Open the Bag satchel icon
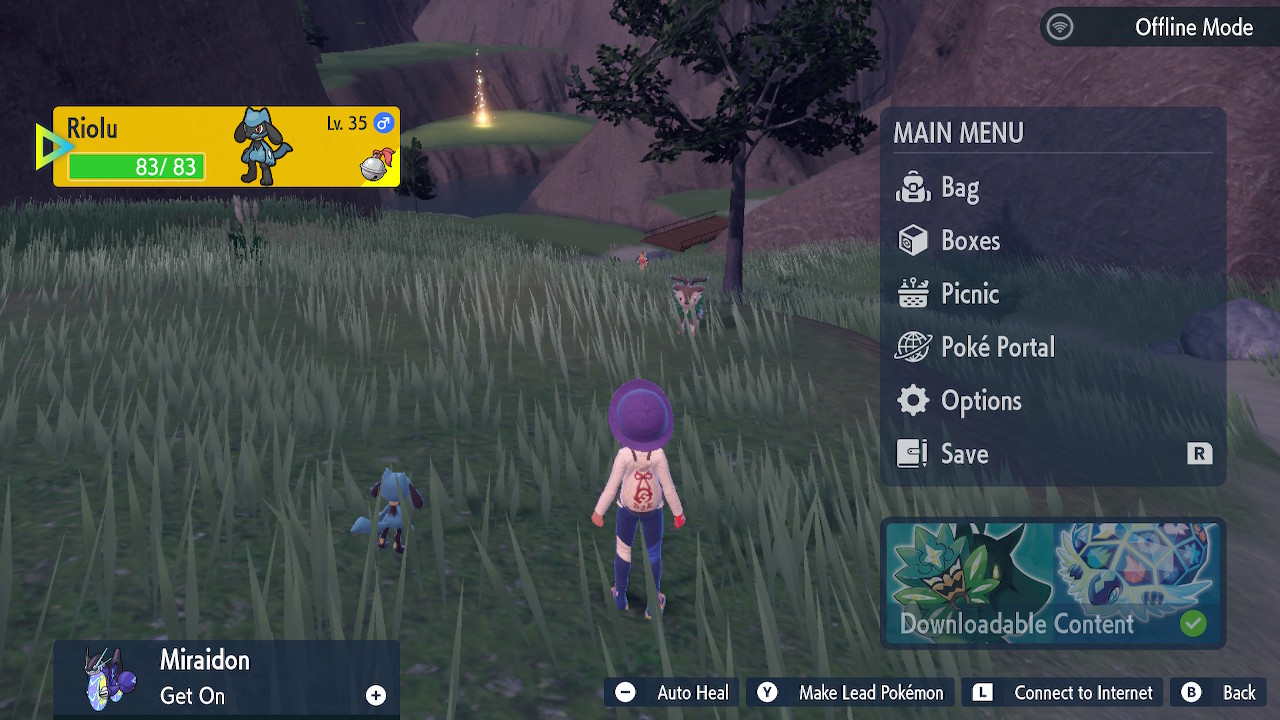The image size is (1280, 720). (912, 187)
